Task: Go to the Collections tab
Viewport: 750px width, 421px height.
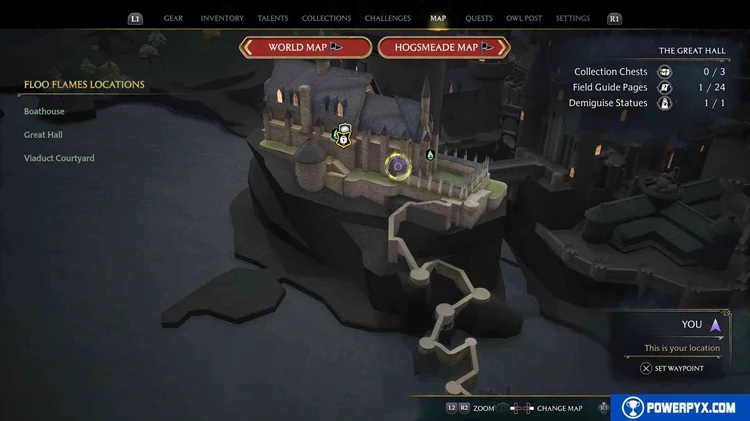Action: pos(326,18)
